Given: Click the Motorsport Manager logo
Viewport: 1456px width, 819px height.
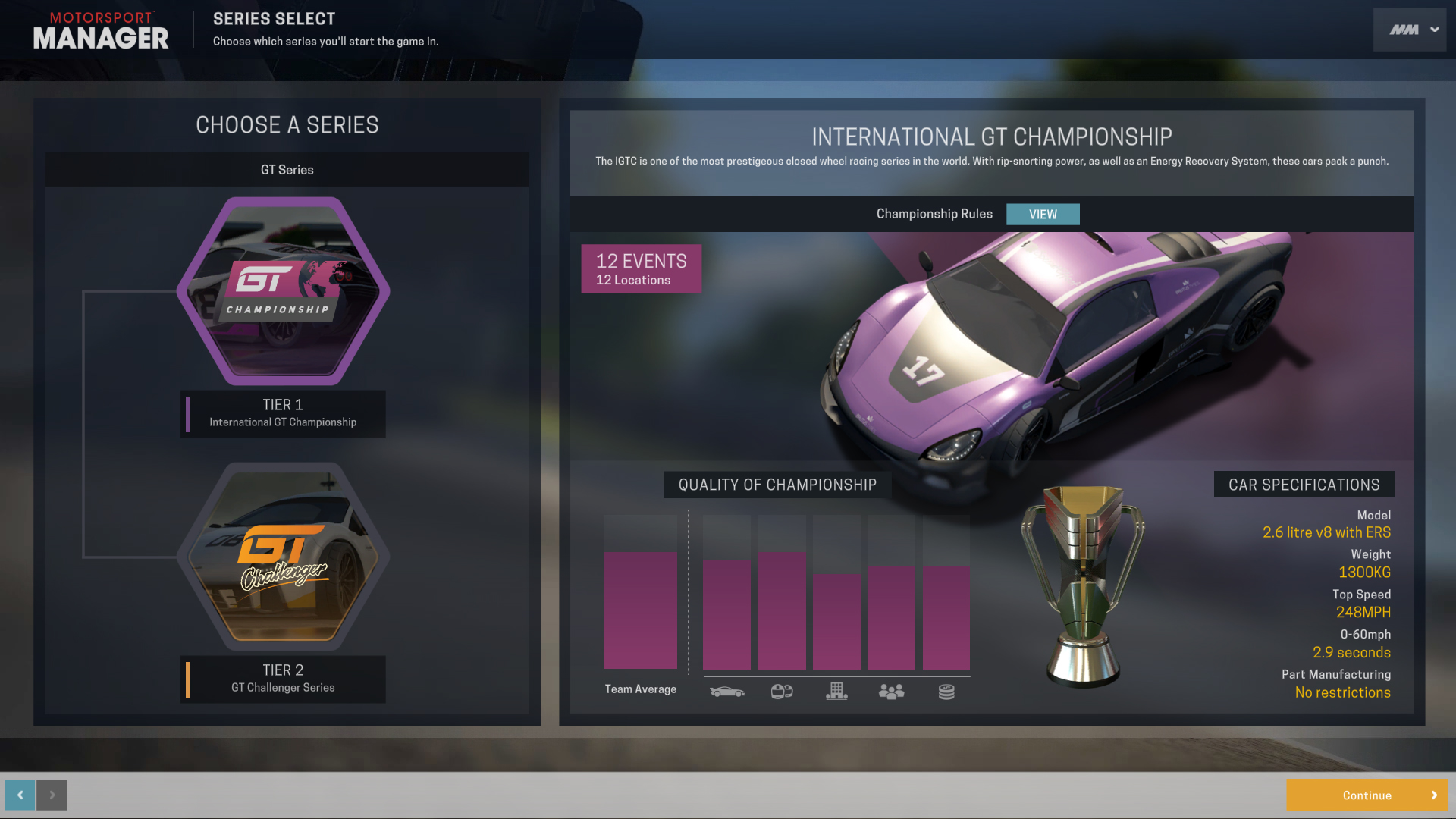Looking at the screenshot, I should click(101, 30).
